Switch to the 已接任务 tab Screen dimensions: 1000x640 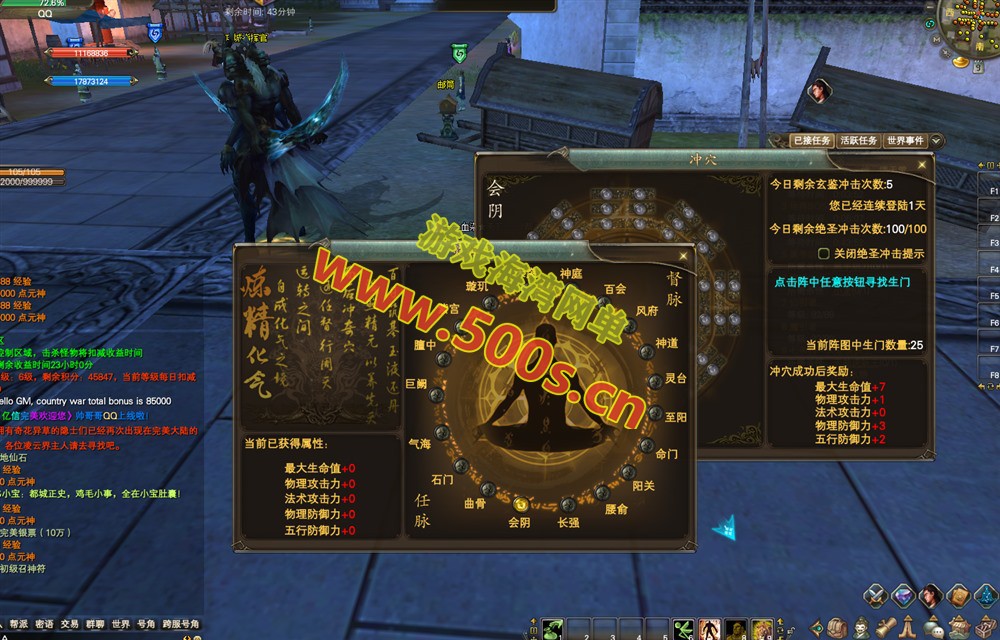(x=811, y=141)
